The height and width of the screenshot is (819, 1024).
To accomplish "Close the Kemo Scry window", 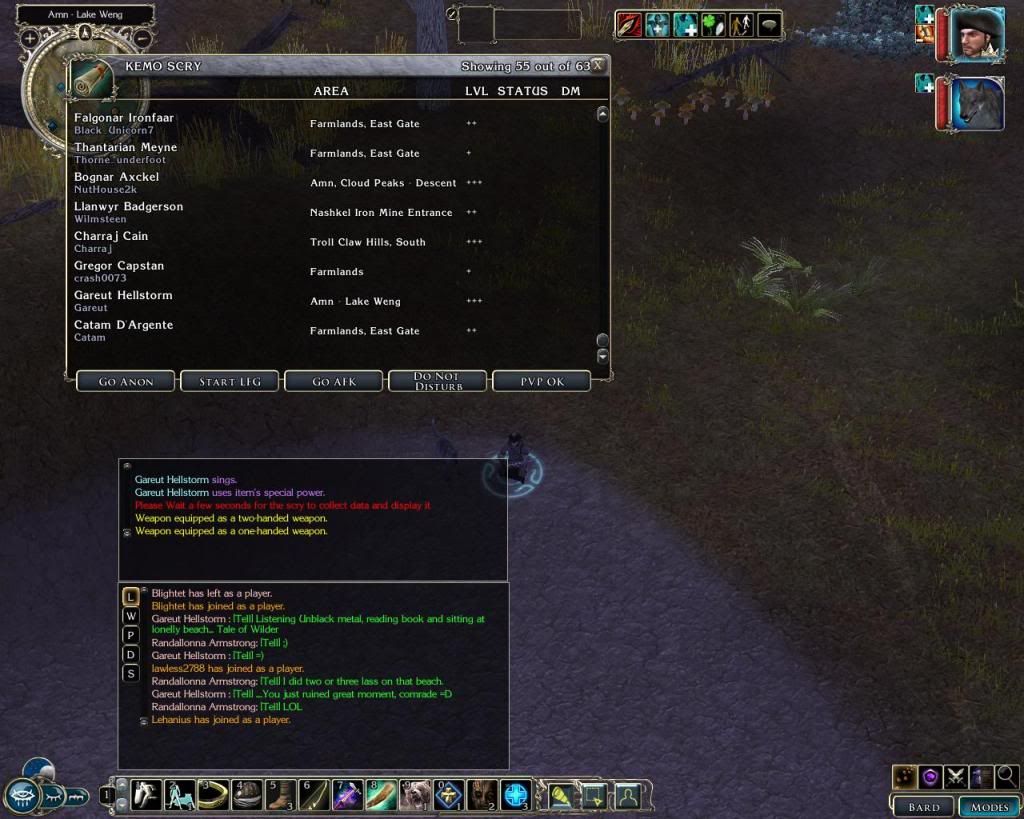I will point(597,66).
